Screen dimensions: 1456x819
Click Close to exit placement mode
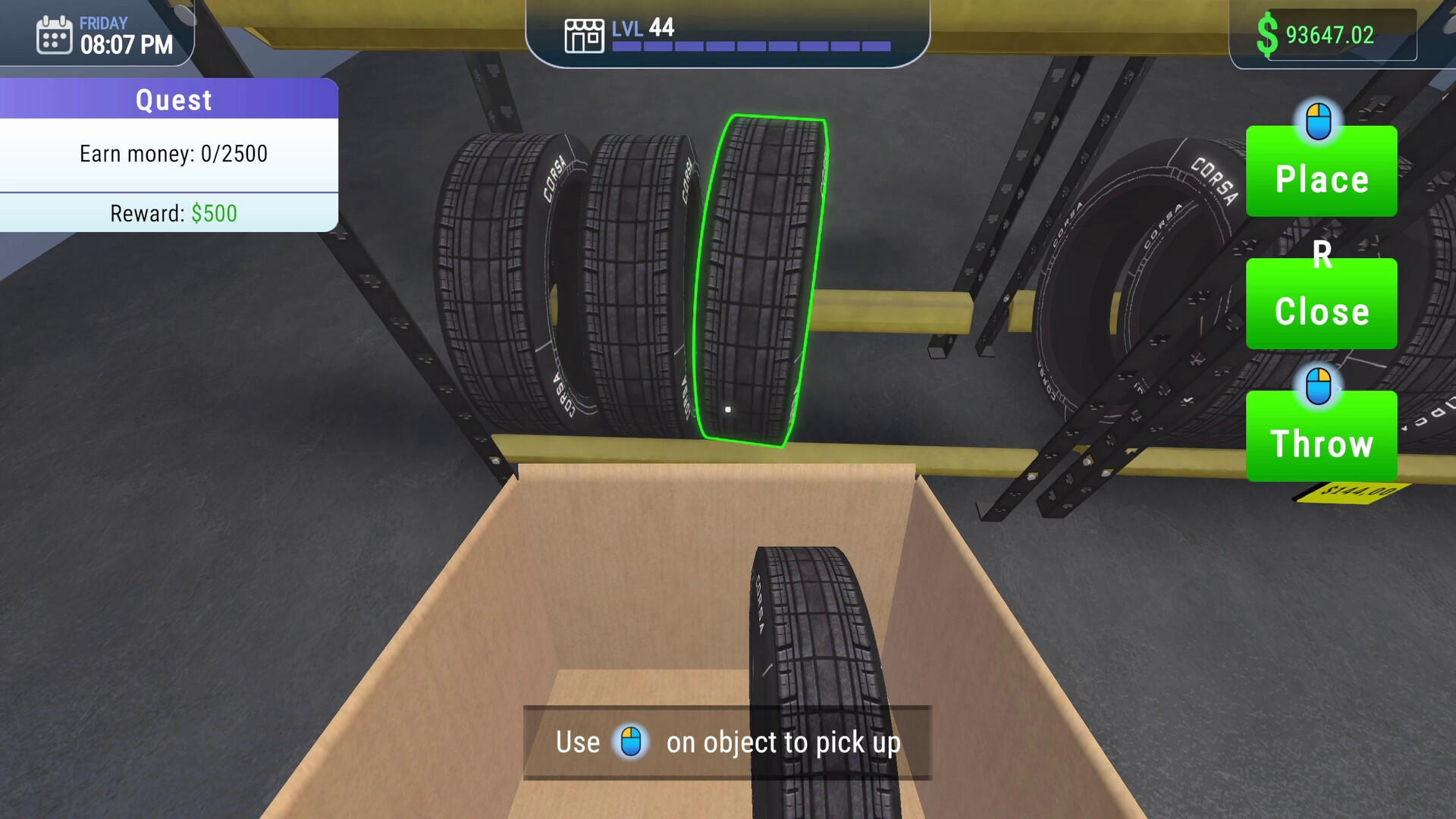tap(1321, 309)
